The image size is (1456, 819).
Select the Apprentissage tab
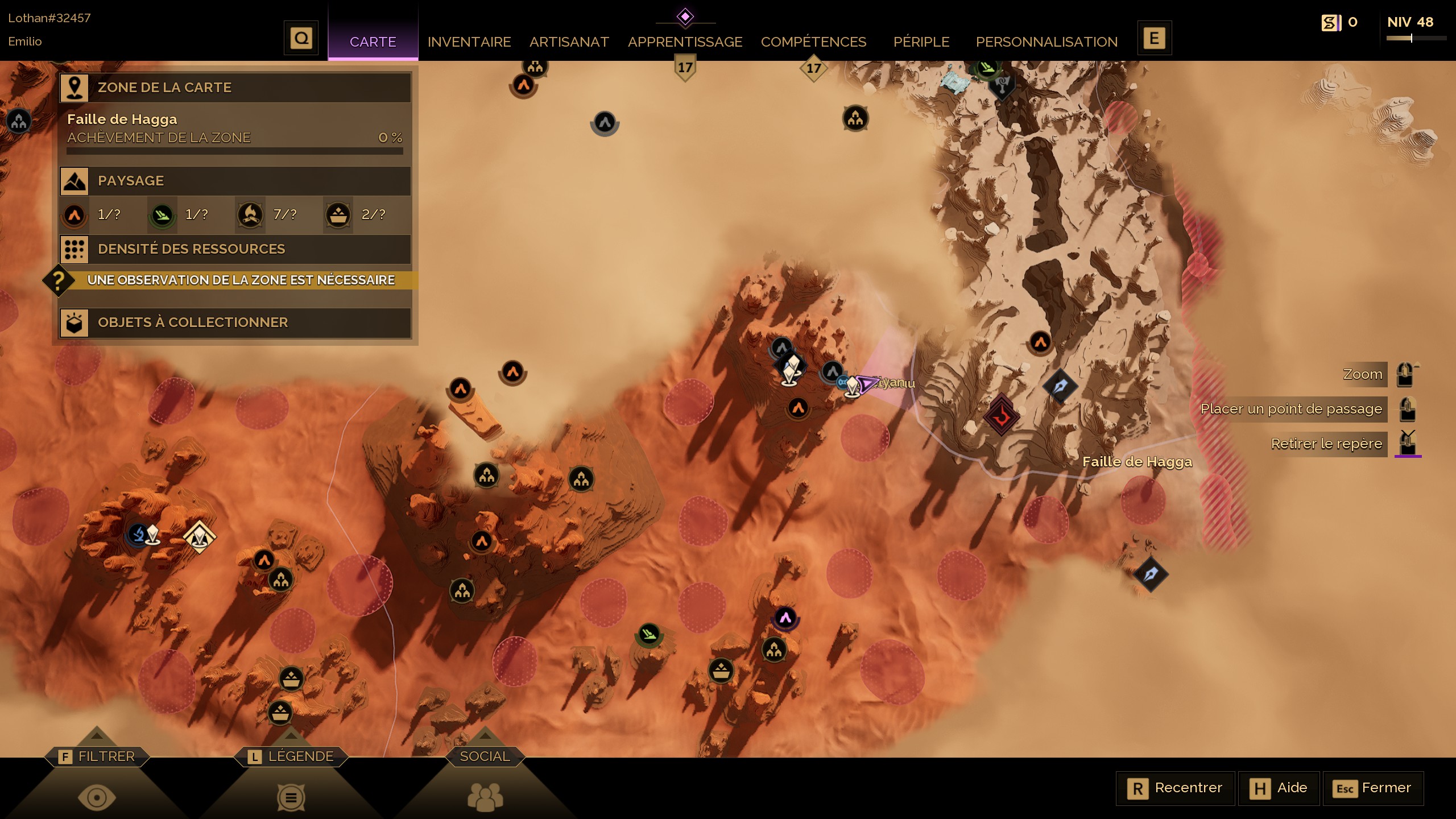(685, 42)
